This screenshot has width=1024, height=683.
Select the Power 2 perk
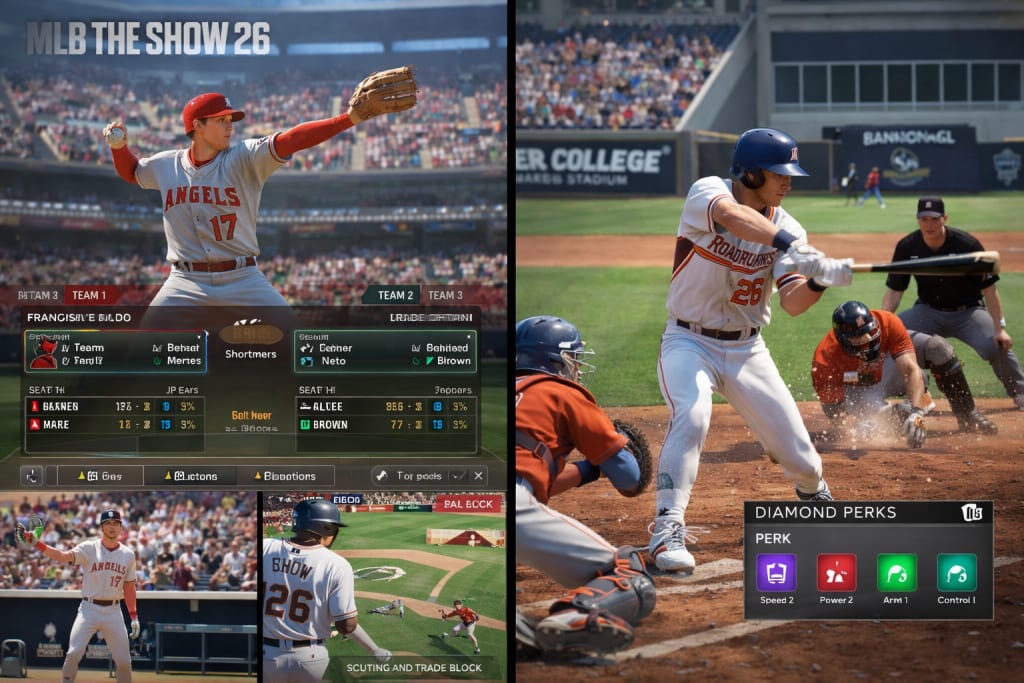click(837, 574)
